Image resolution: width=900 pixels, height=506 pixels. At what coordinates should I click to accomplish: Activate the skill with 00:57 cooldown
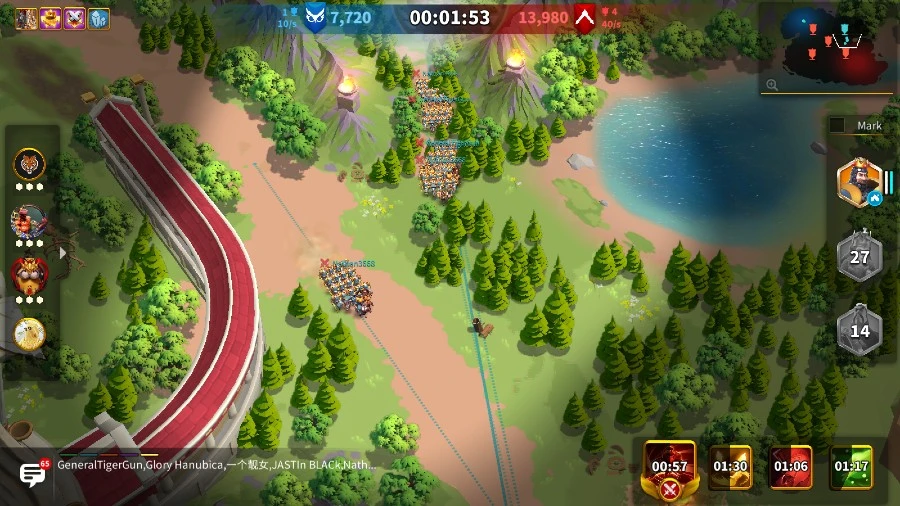(x=670, y=467)
